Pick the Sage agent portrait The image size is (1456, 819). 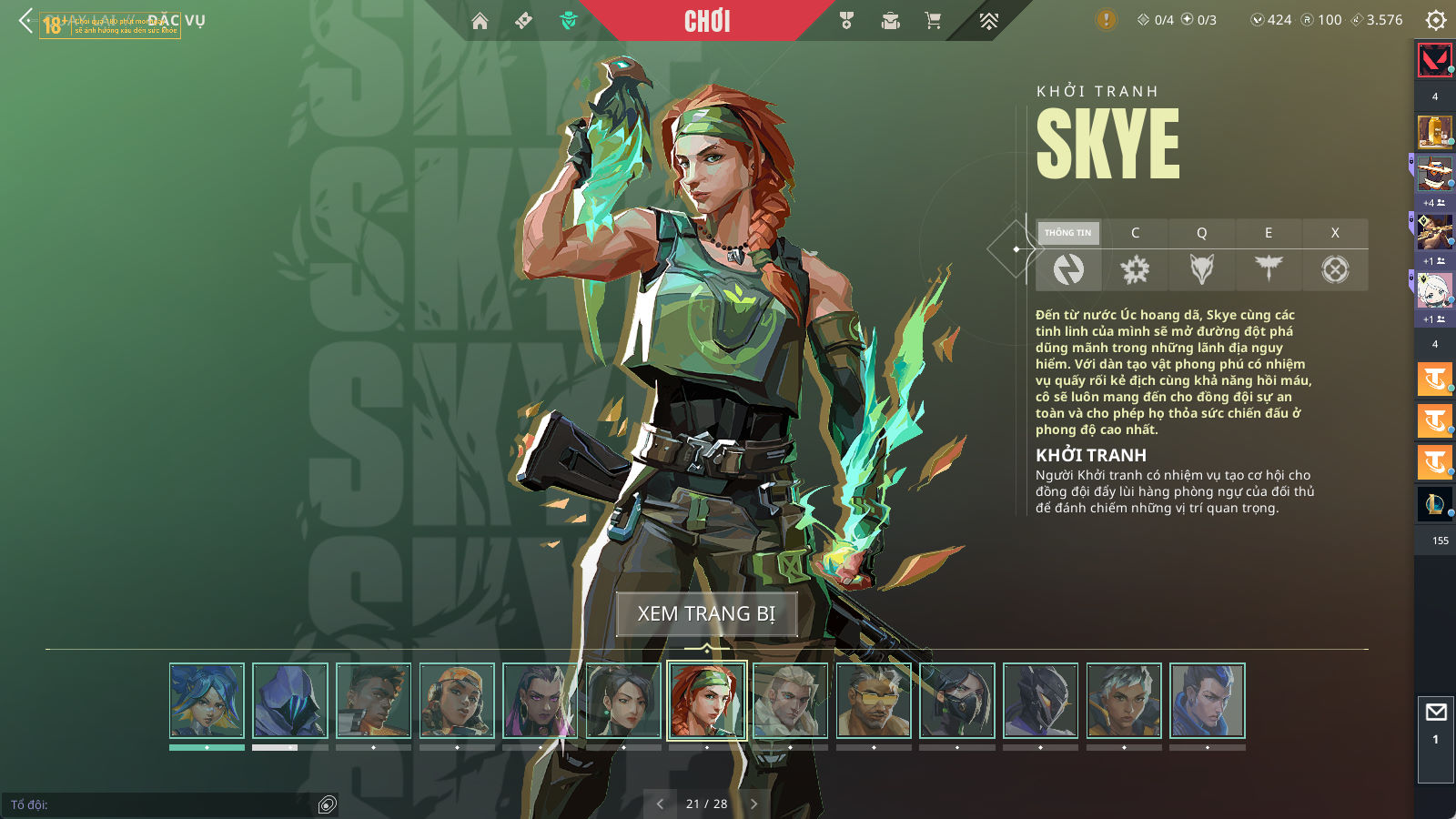(623, 701)
